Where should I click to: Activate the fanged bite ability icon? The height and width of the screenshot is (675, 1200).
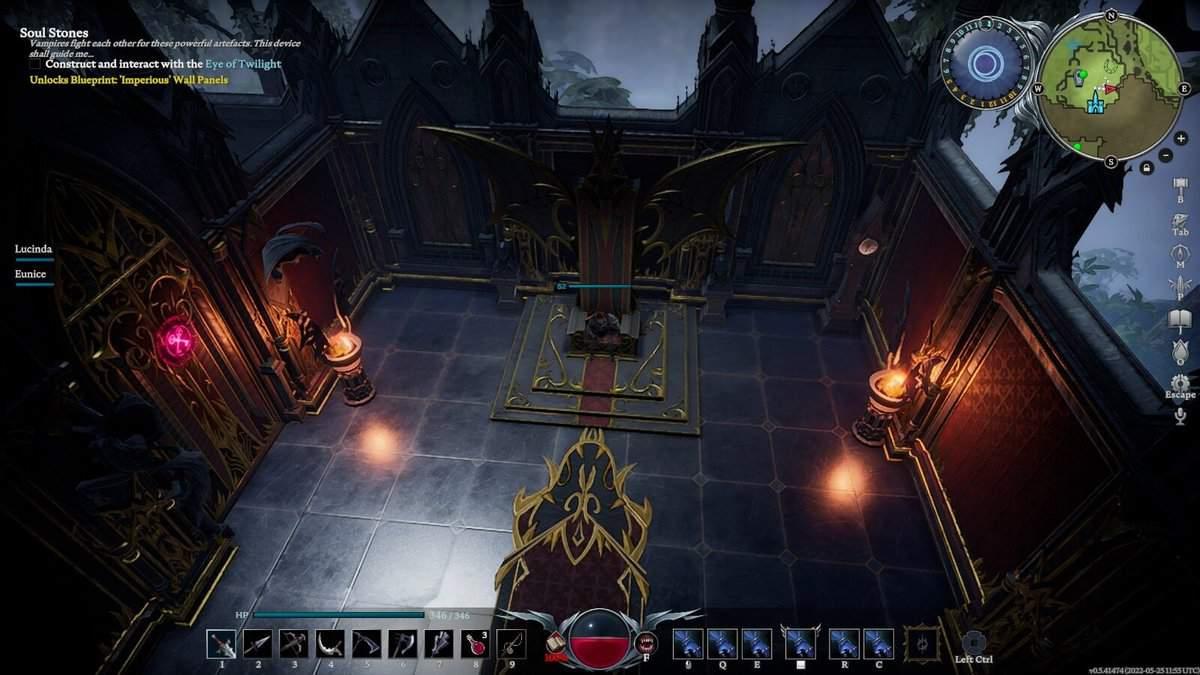(646, 643)
